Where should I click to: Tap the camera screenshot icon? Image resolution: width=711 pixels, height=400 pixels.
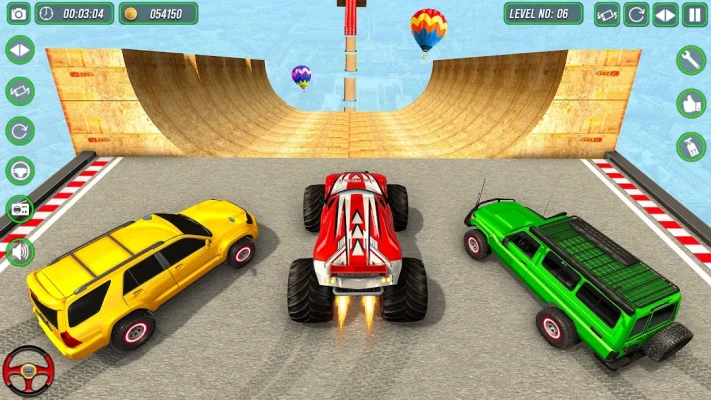click(17, 14)
